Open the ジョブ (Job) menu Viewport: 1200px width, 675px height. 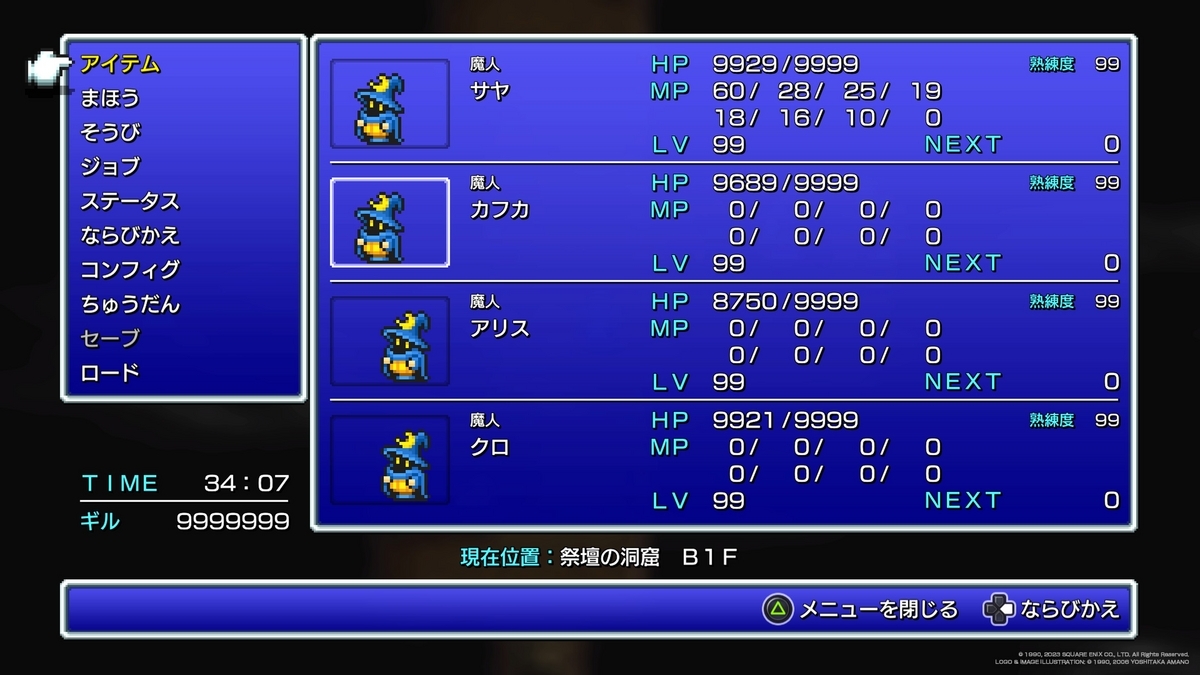110,166
